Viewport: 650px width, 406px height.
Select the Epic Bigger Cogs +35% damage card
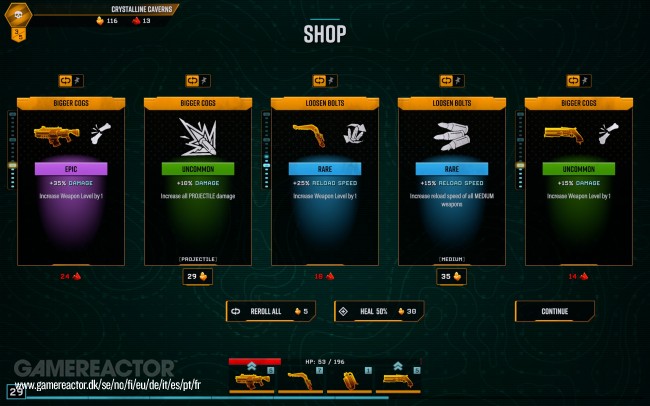71,180
